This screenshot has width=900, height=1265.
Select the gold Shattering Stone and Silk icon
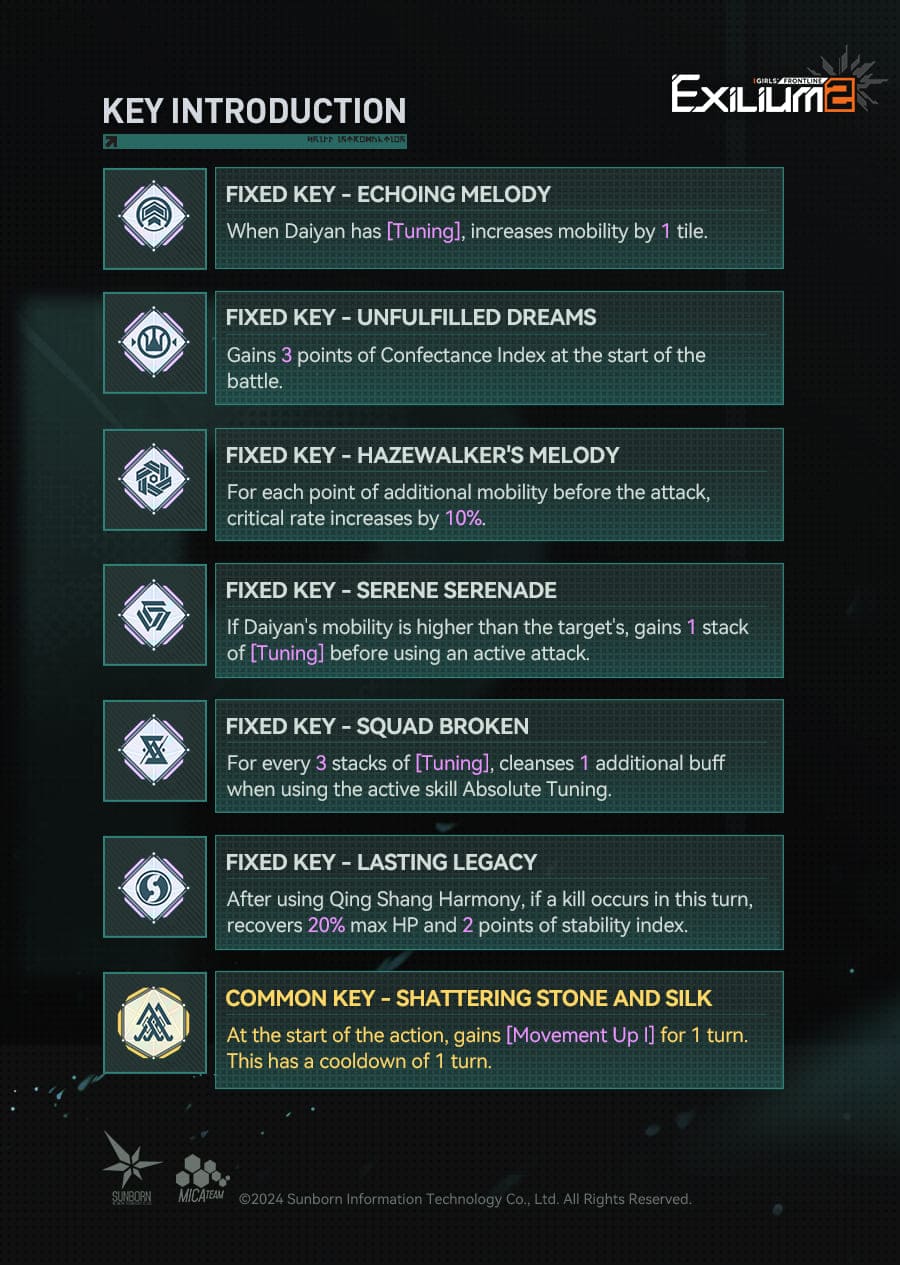click(x=154, y=1022)
